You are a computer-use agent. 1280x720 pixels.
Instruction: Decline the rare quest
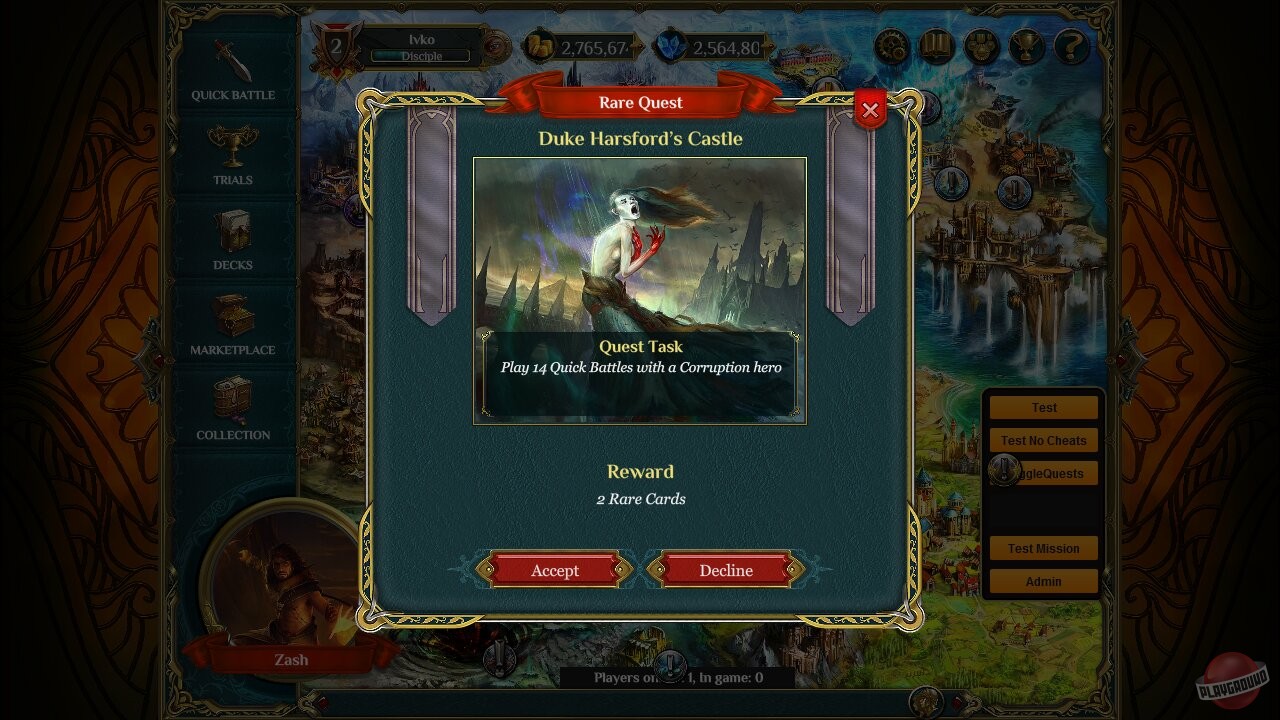(726, 570)
